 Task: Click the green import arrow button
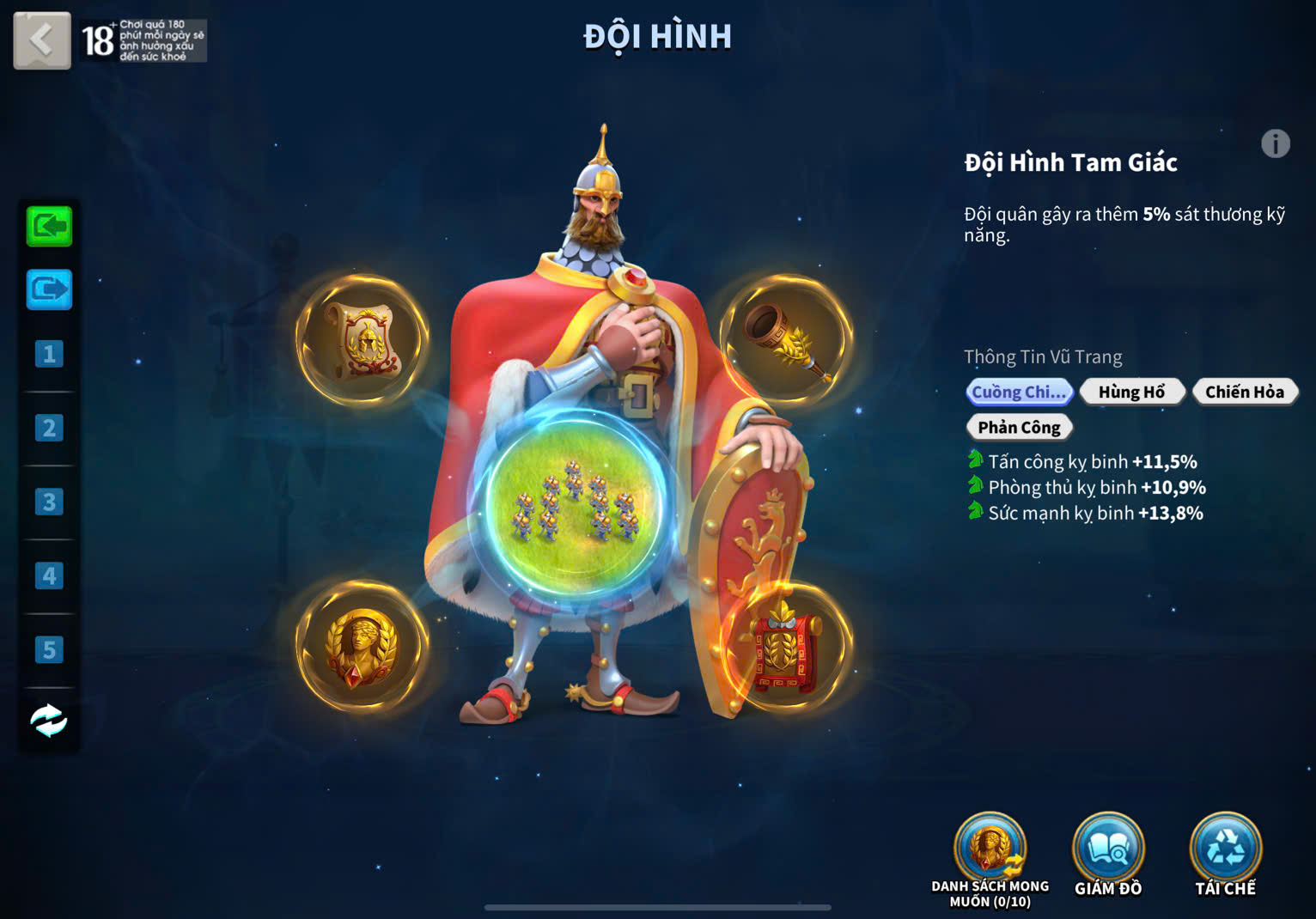tap(49, 227)
